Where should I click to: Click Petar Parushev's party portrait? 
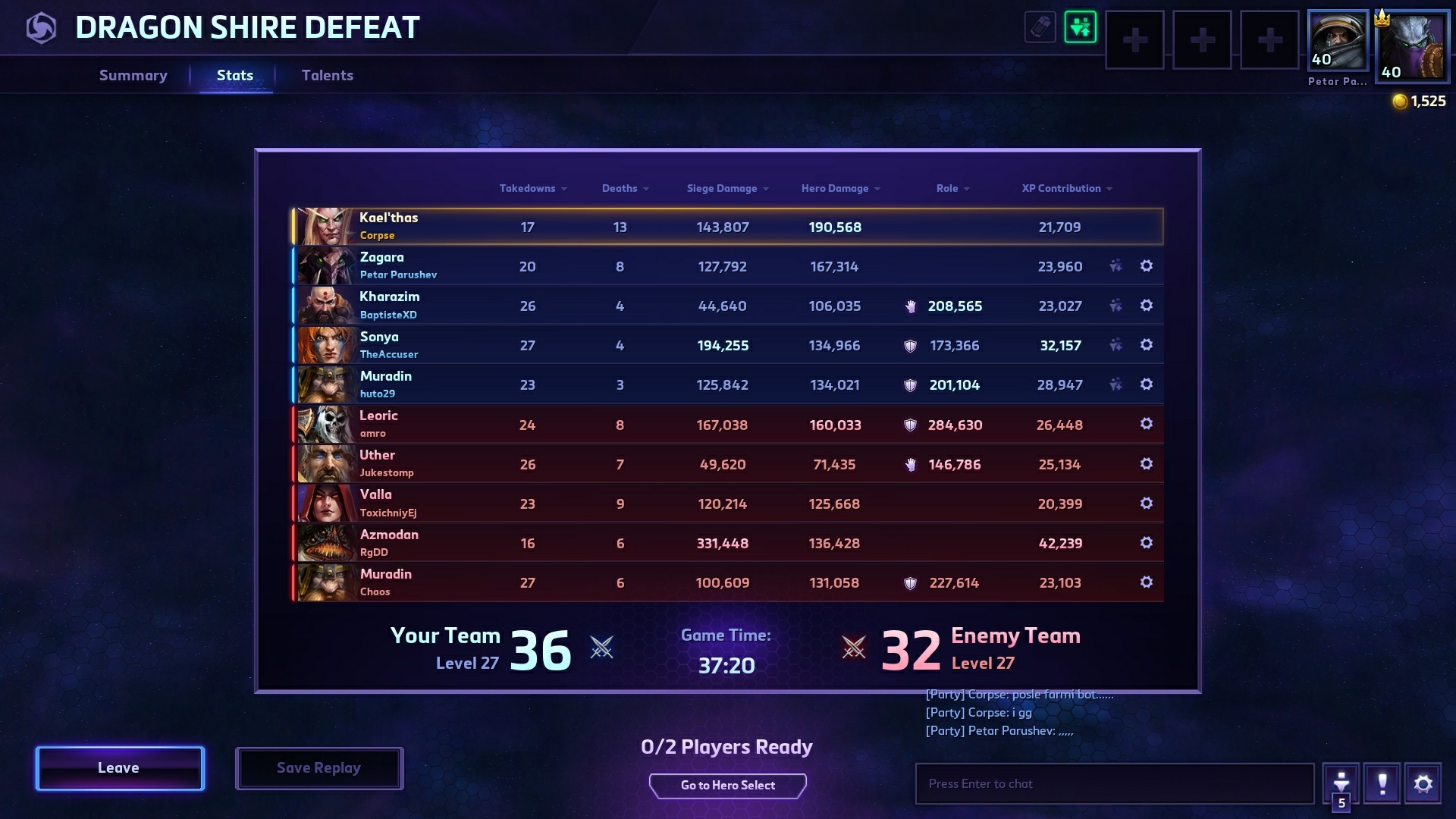(1338, 41)
